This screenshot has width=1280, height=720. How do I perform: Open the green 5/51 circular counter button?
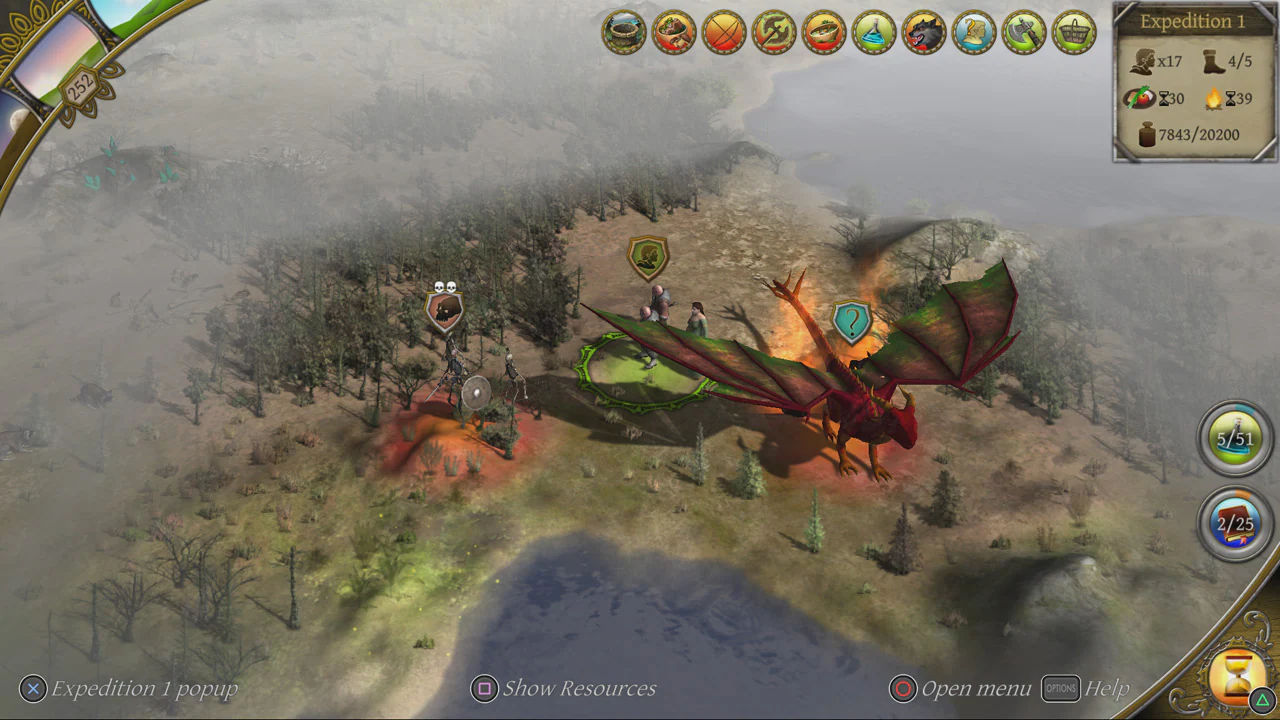point(1234,437)
